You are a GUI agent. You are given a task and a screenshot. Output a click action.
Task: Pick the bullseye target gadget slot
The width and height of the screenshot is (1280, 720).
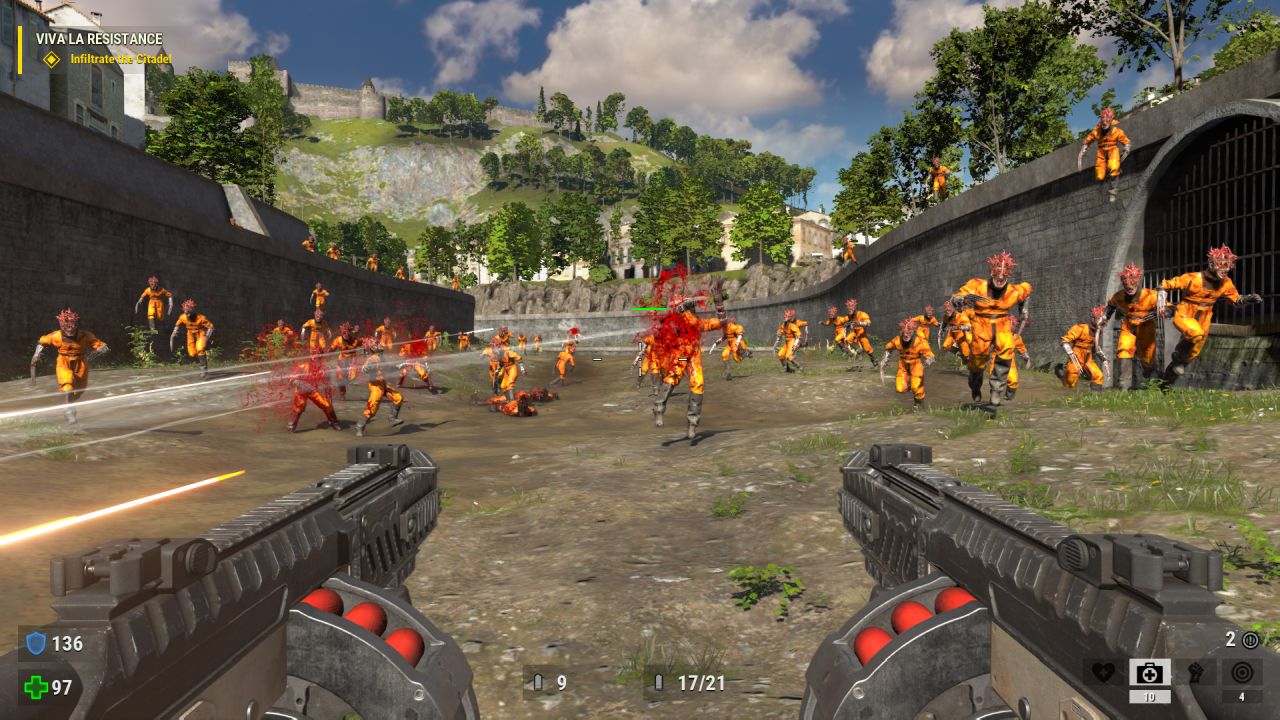1241,672
